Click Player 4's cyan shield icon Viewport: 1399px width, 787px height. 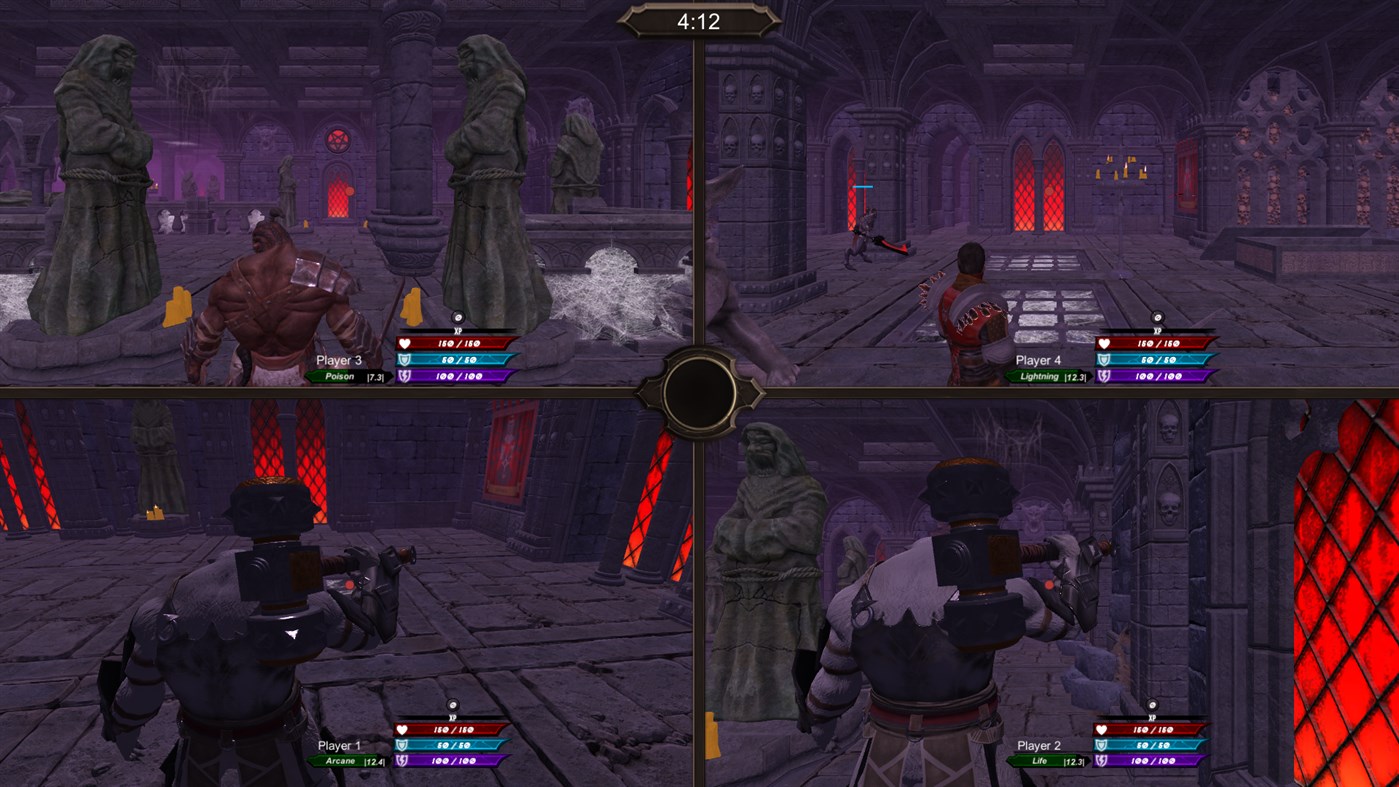(1105, 359)
